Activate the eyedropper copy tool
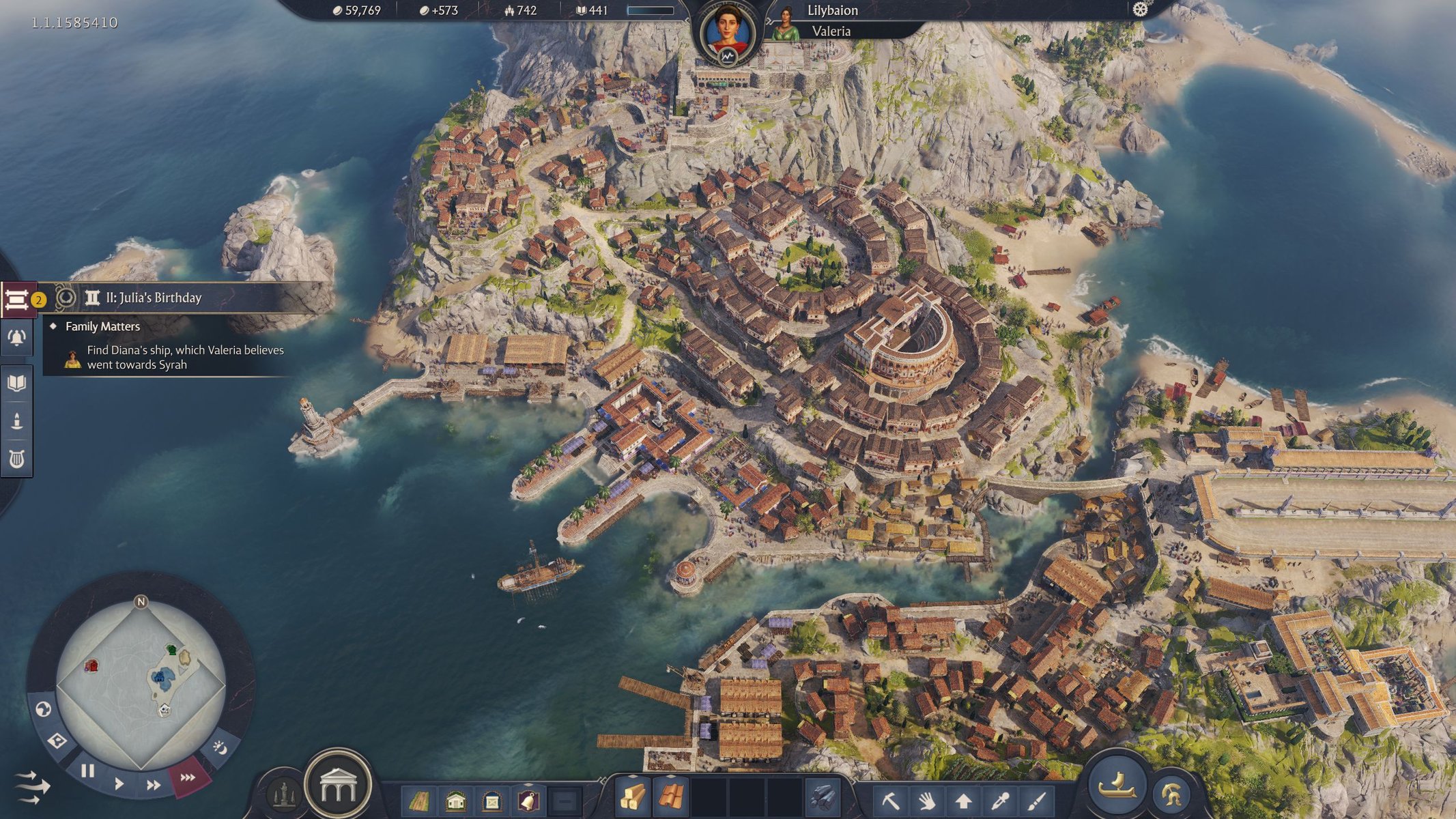Image resolution: width=1456 pixels, height=819 pixels. pos(999,800)
